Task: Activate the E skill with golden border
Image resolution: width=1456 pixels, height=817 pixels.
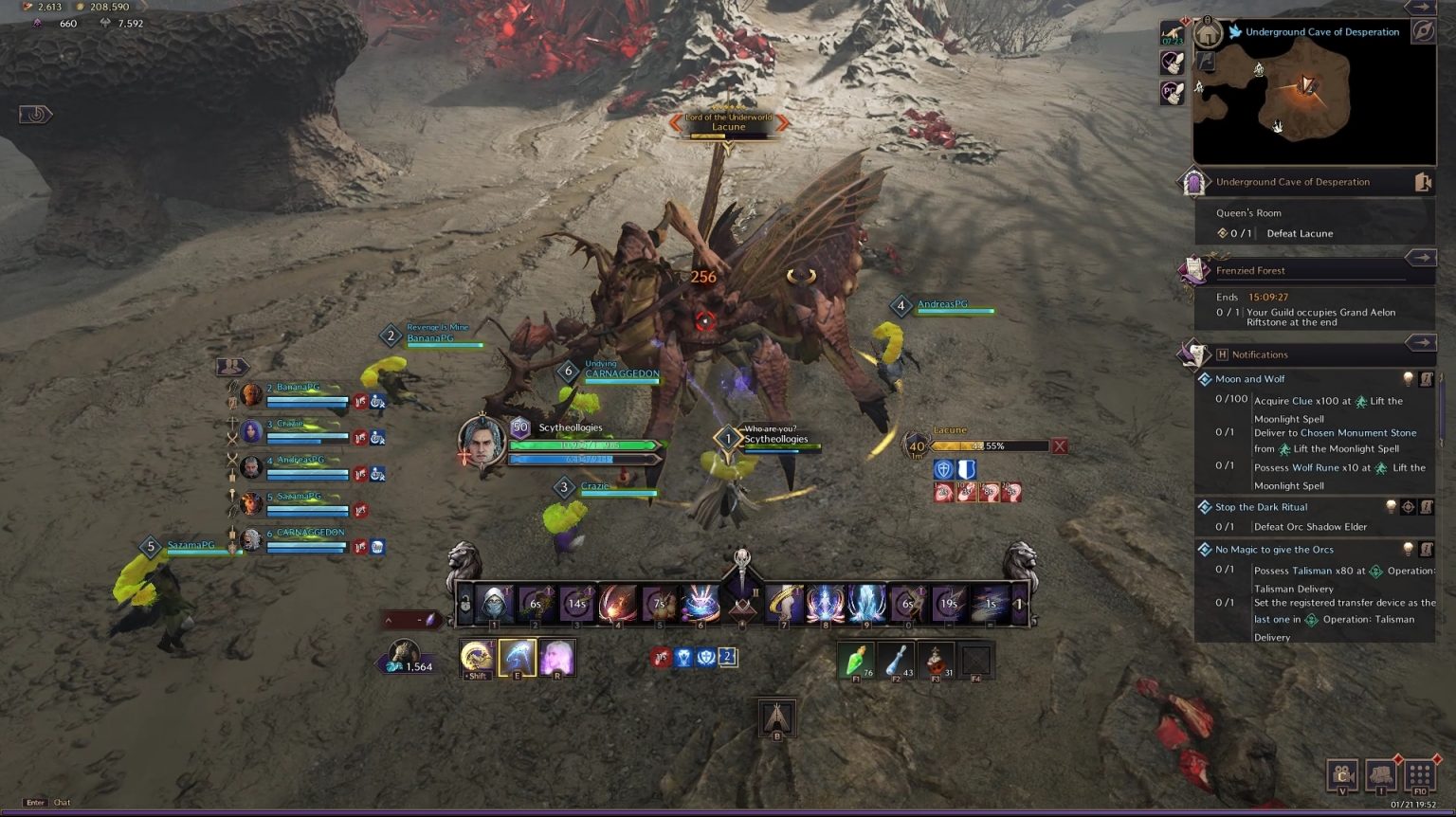Action: [x=516, y=659]
